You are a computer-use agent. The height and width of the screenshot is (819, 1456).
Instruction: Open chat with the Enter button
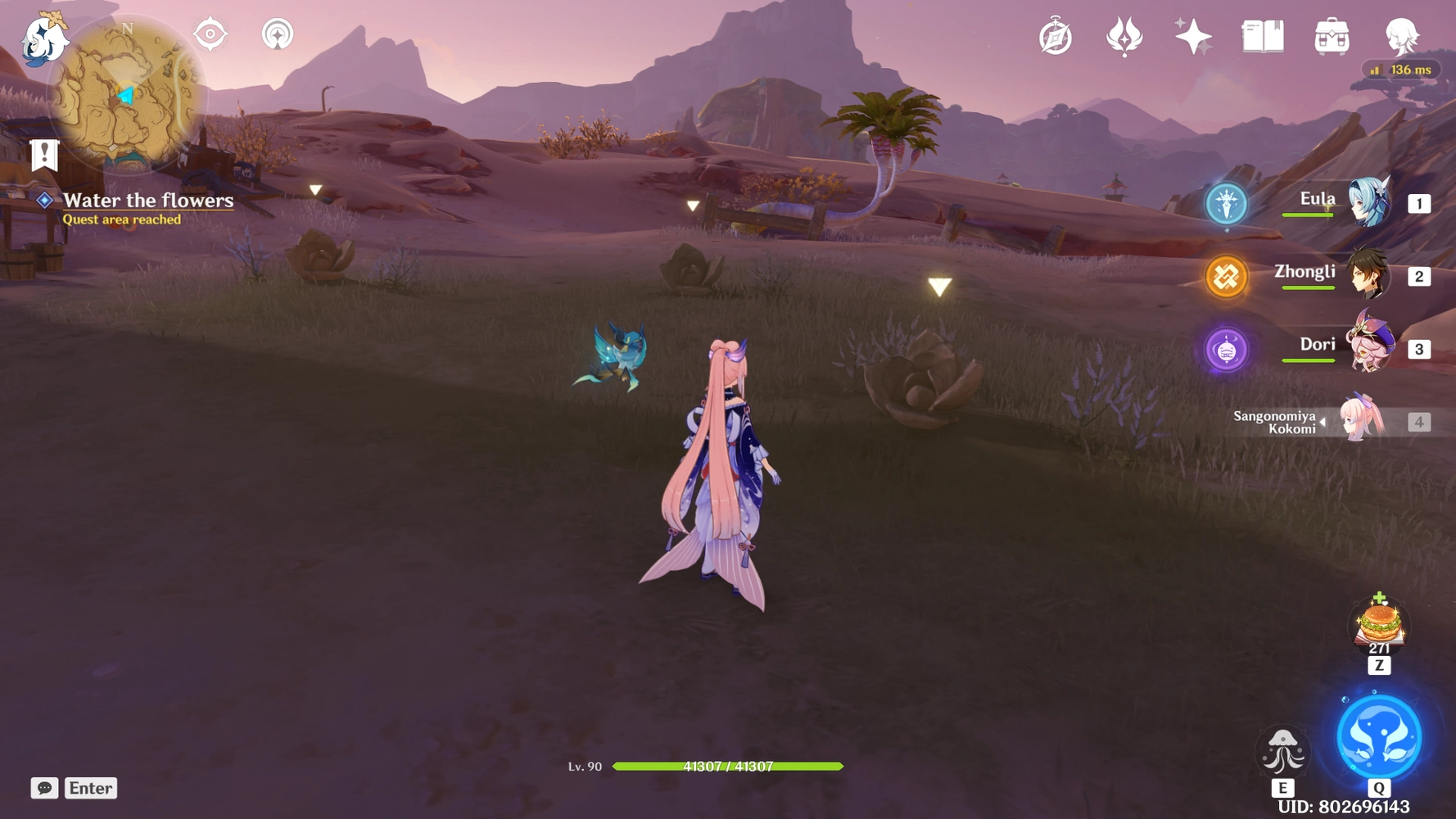[x=90, y=788]
